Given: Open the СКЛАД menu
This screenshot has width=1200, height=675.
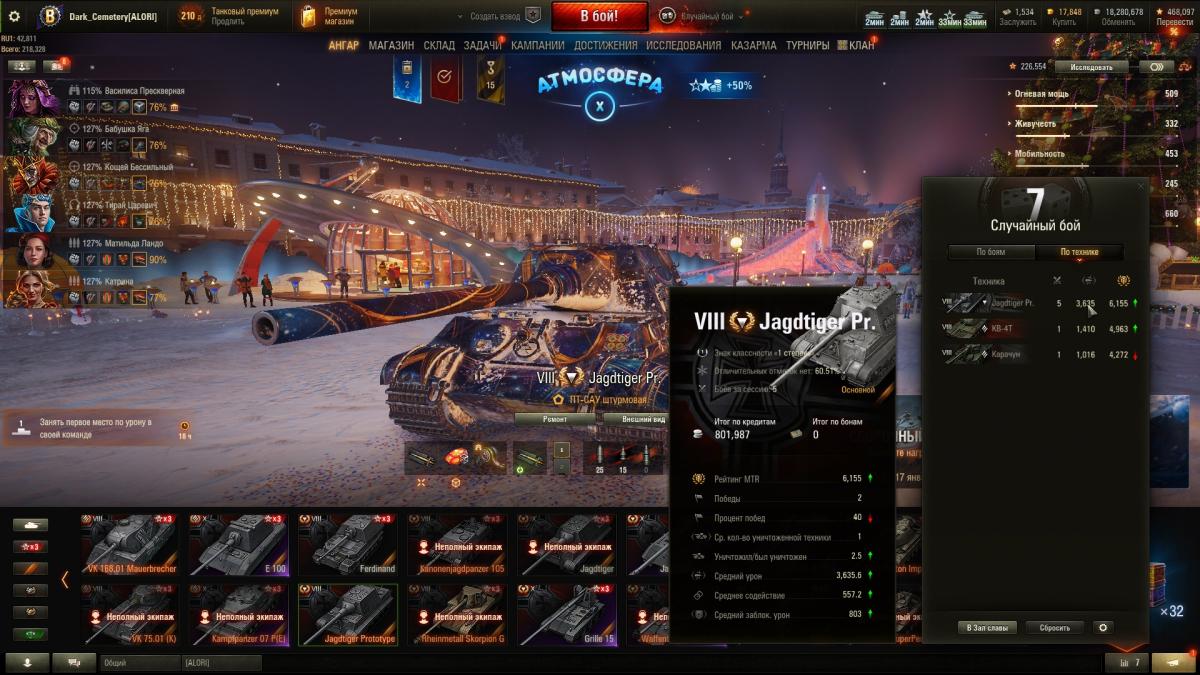Looking at the screenshot, I should [x=439, y=45].
